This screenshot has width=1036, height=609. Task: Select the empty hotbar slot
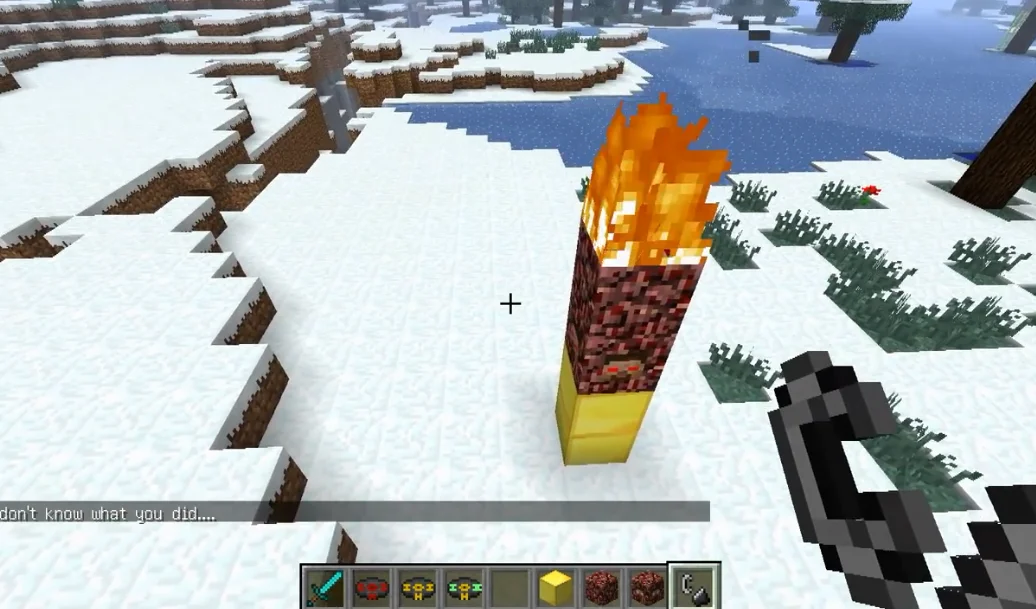pos(509,588)
